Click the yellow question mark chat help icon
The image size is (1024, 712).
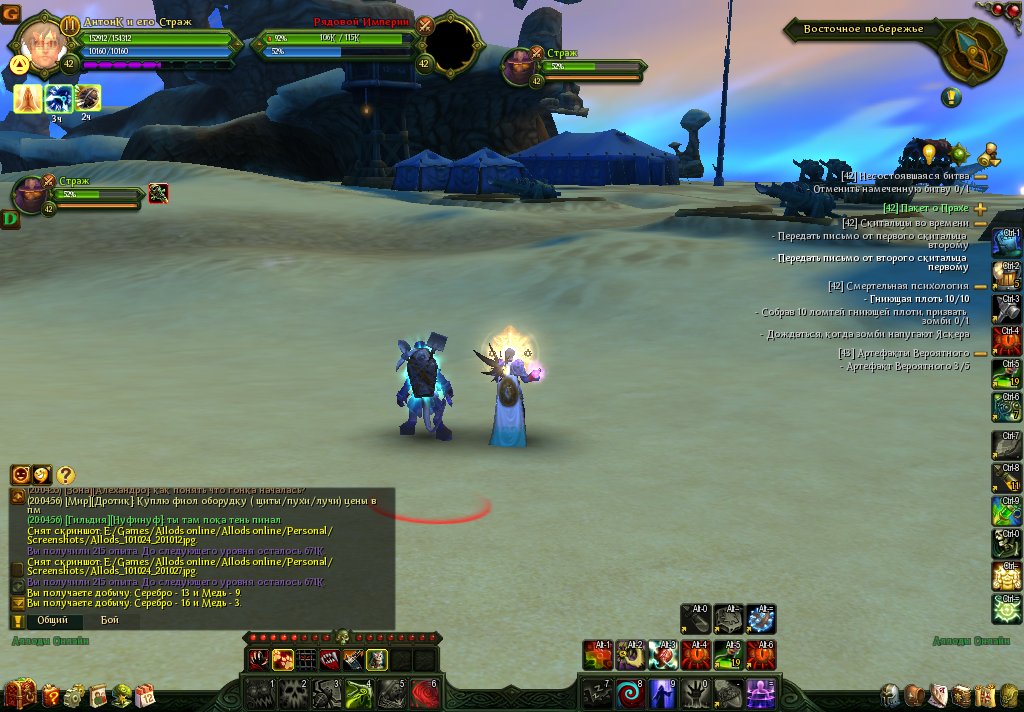[x=66, y=476]
